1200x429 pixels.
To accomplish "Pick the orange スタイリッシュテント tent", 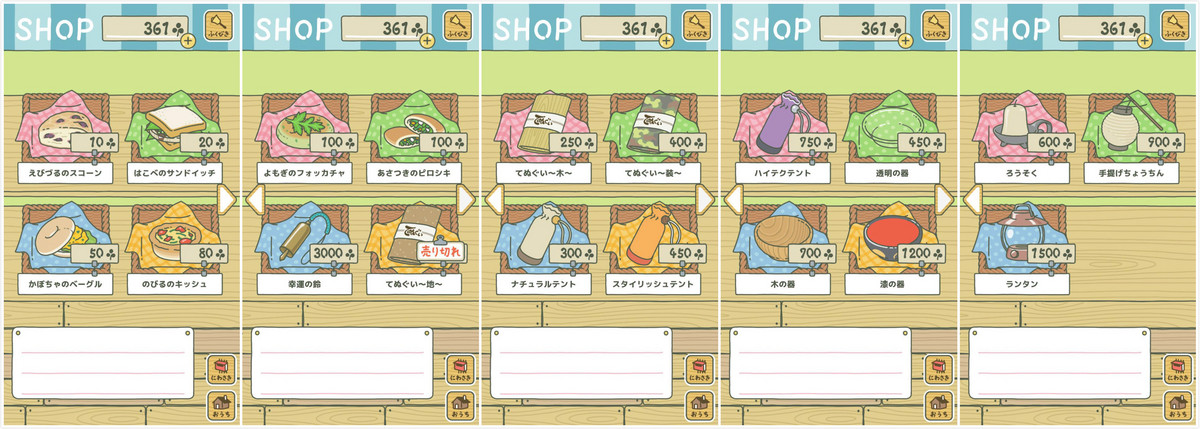I will [650, 241].
